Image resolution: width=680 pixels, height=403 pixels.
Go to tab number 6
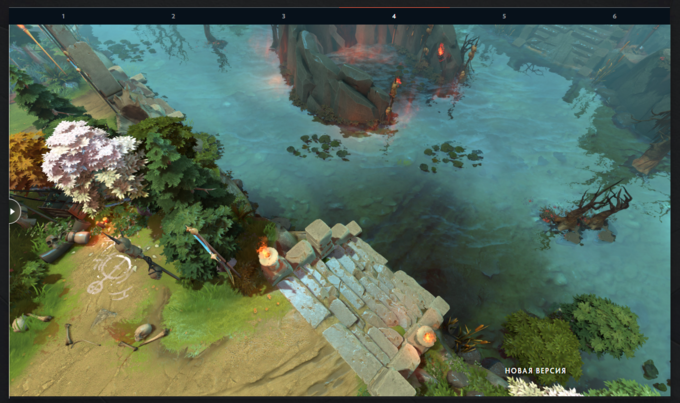click(x=614, y=16)
